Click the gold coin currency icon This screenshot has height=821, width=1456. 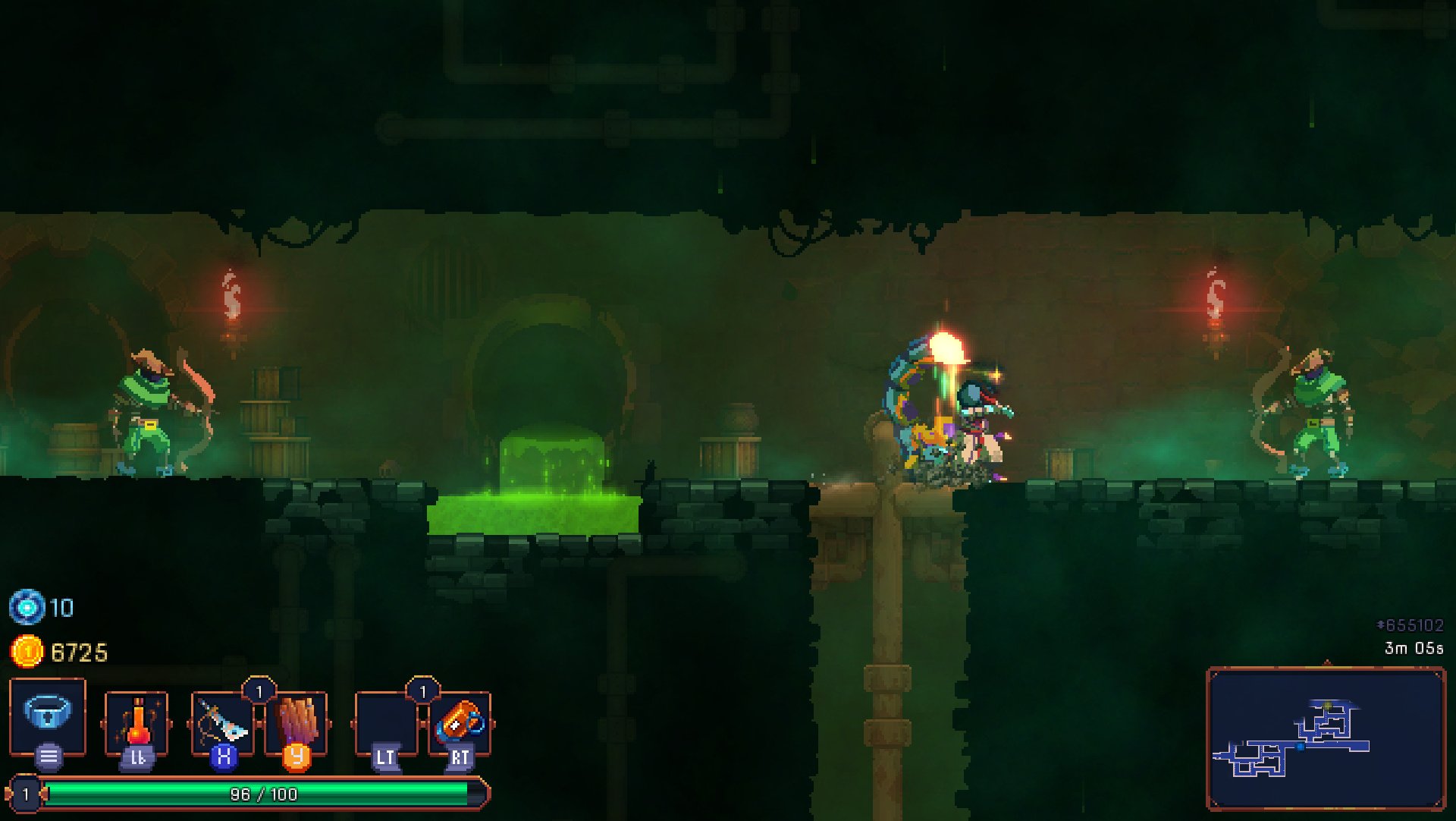26,649
